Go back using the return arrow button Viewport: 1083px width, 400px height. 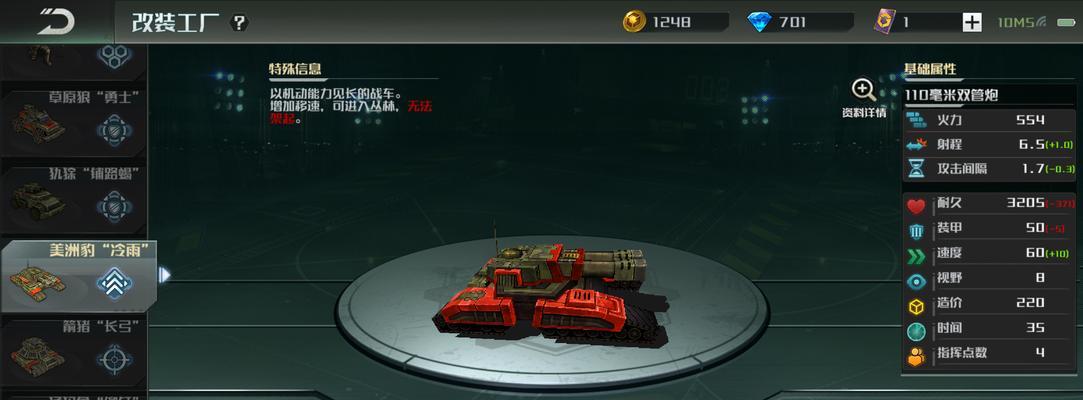(55, 21)
